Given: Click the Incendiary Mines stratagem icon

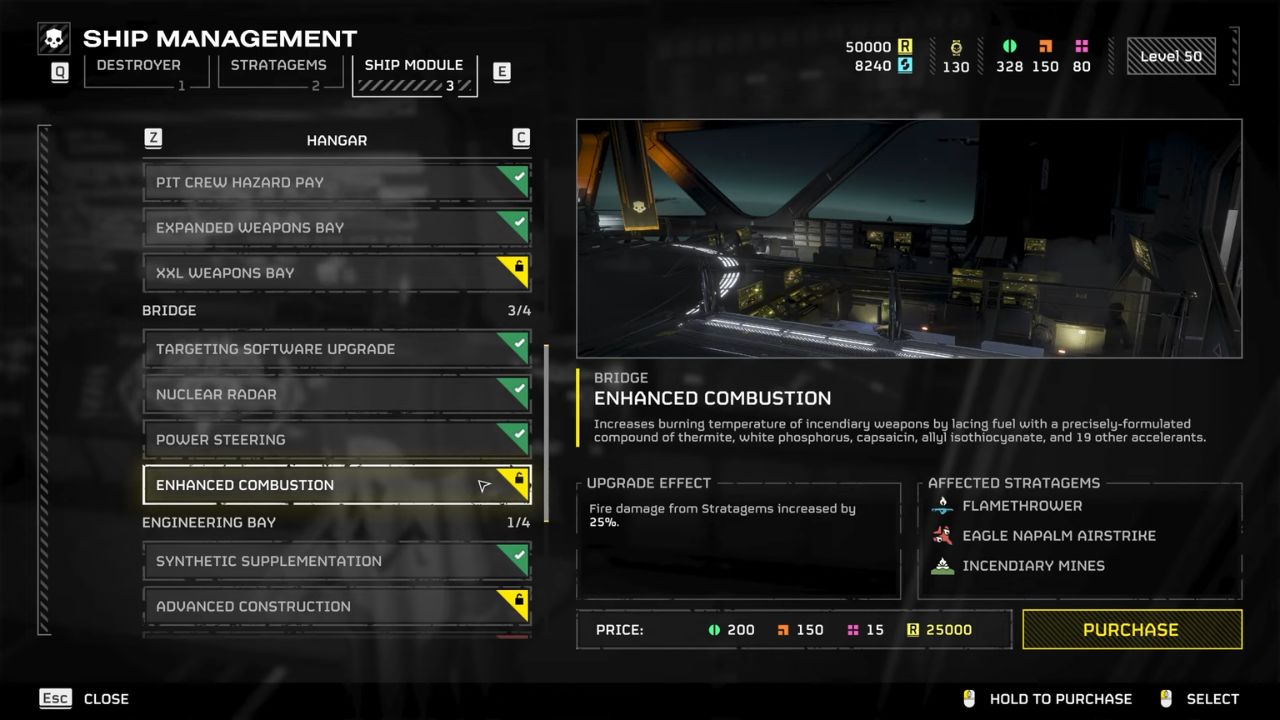Looking at the screenshot, I should click(x=940, y=566).
